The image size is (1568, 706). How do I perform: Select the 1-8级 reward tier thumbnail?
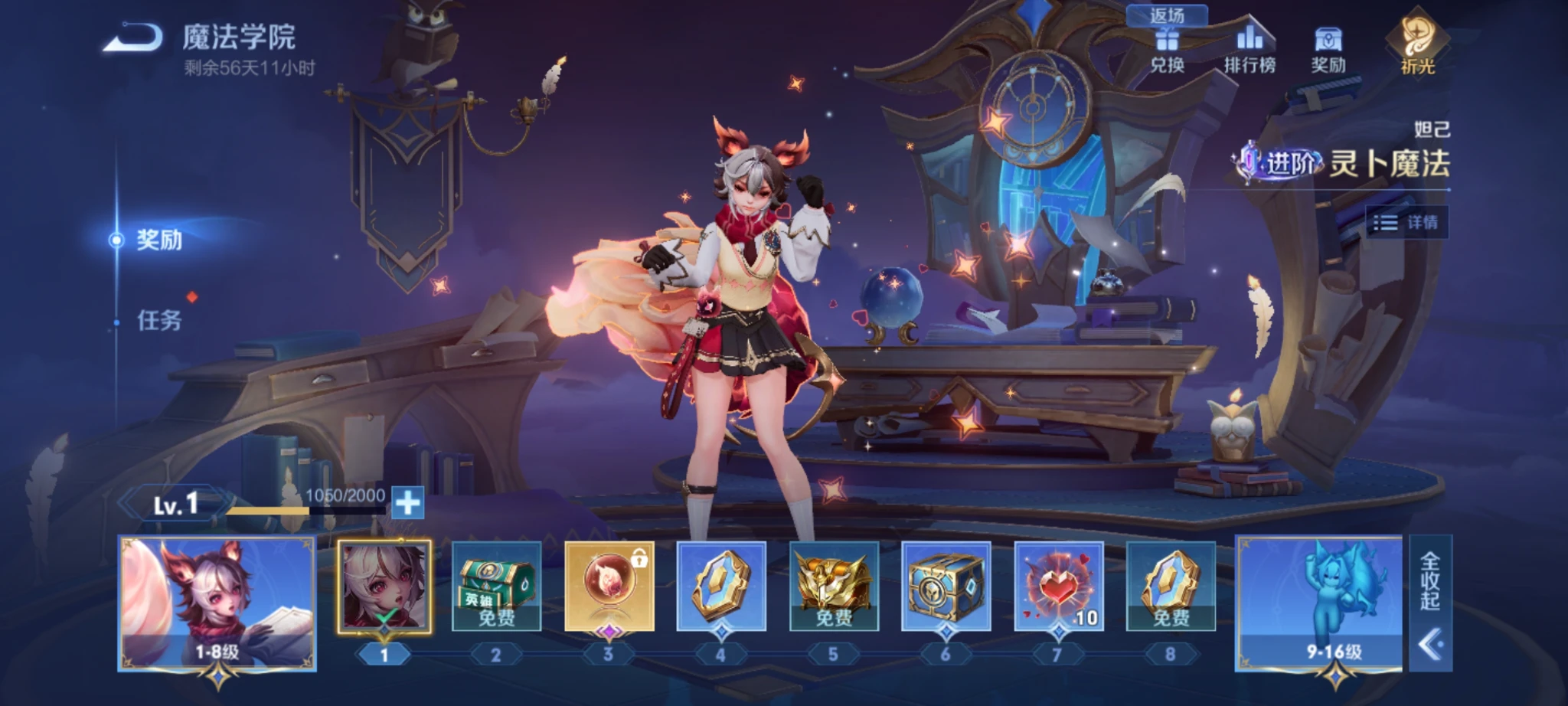click(217, 603)
